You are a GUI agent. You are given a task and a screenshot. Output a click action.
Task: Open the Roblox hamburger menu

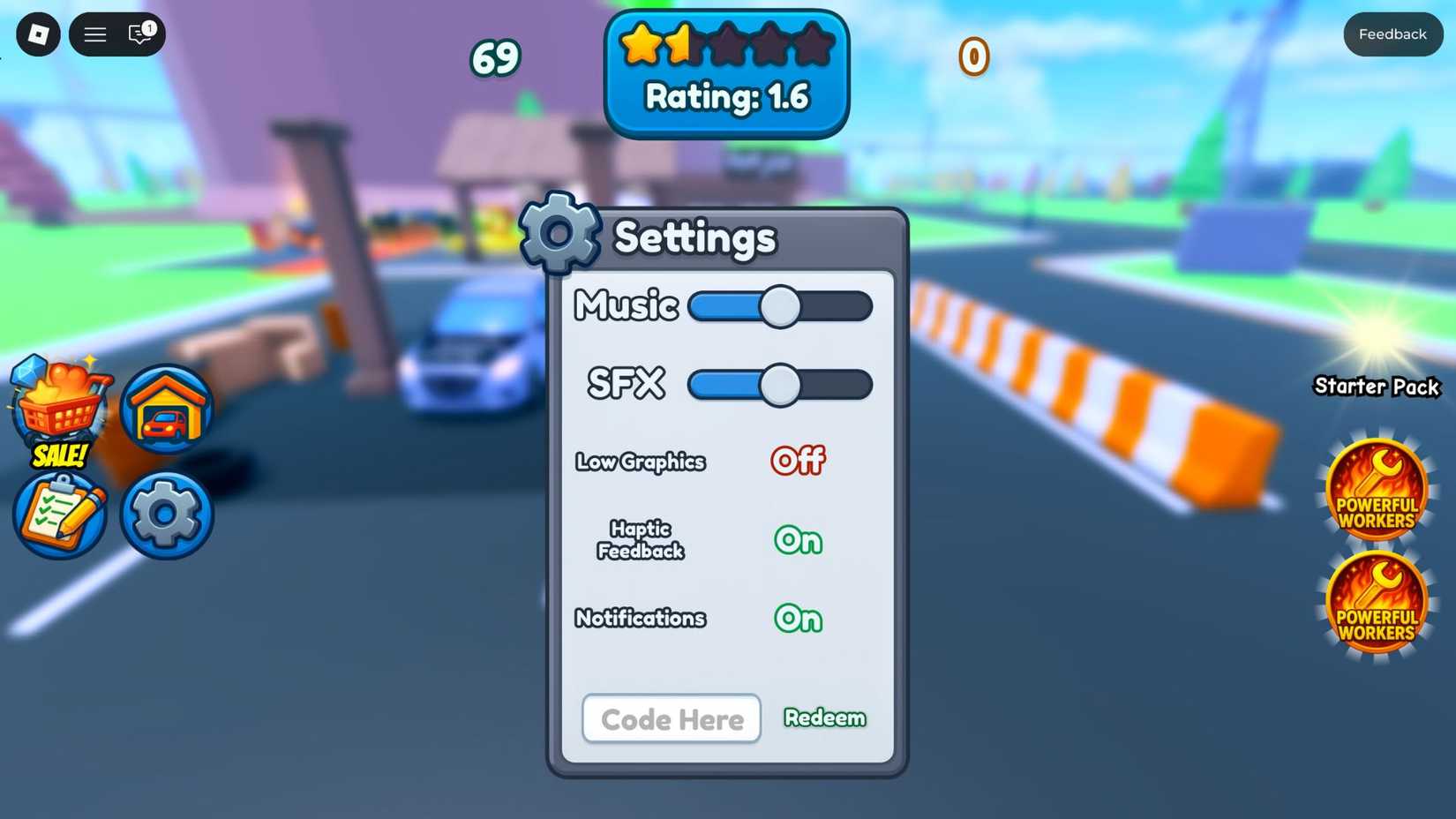point(94,34)
